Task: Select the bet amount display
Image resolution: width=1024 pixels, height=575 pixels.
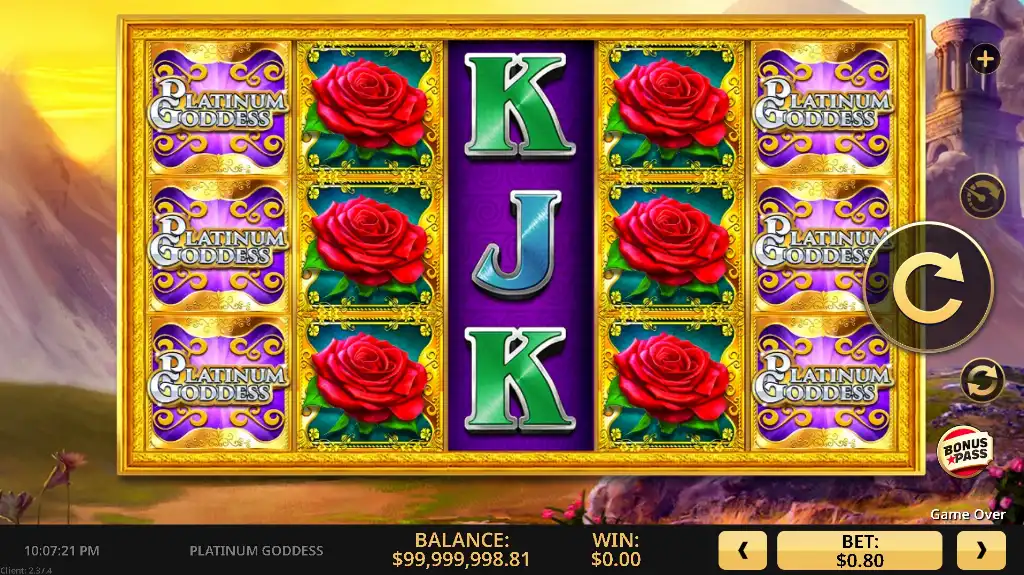Action: [x=859, y=550]
